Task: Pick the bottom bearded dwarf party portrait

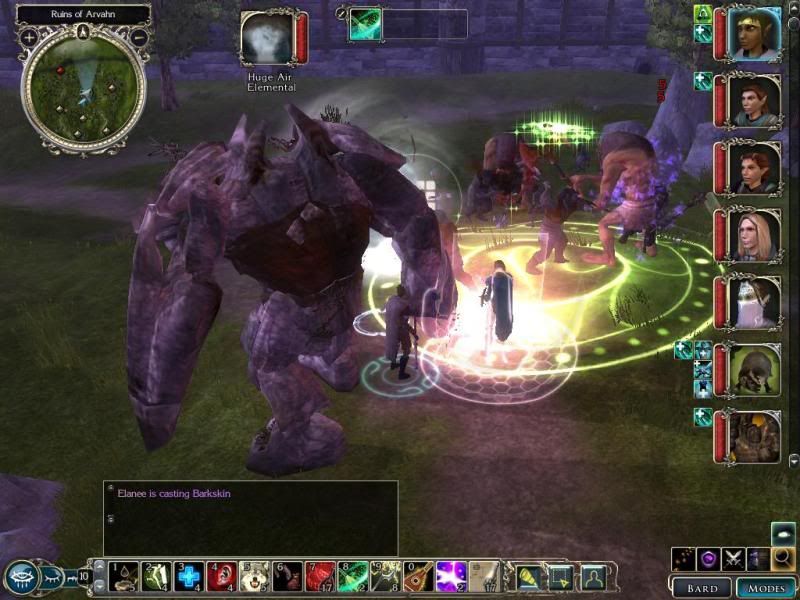Action: (x=754, y=436)
